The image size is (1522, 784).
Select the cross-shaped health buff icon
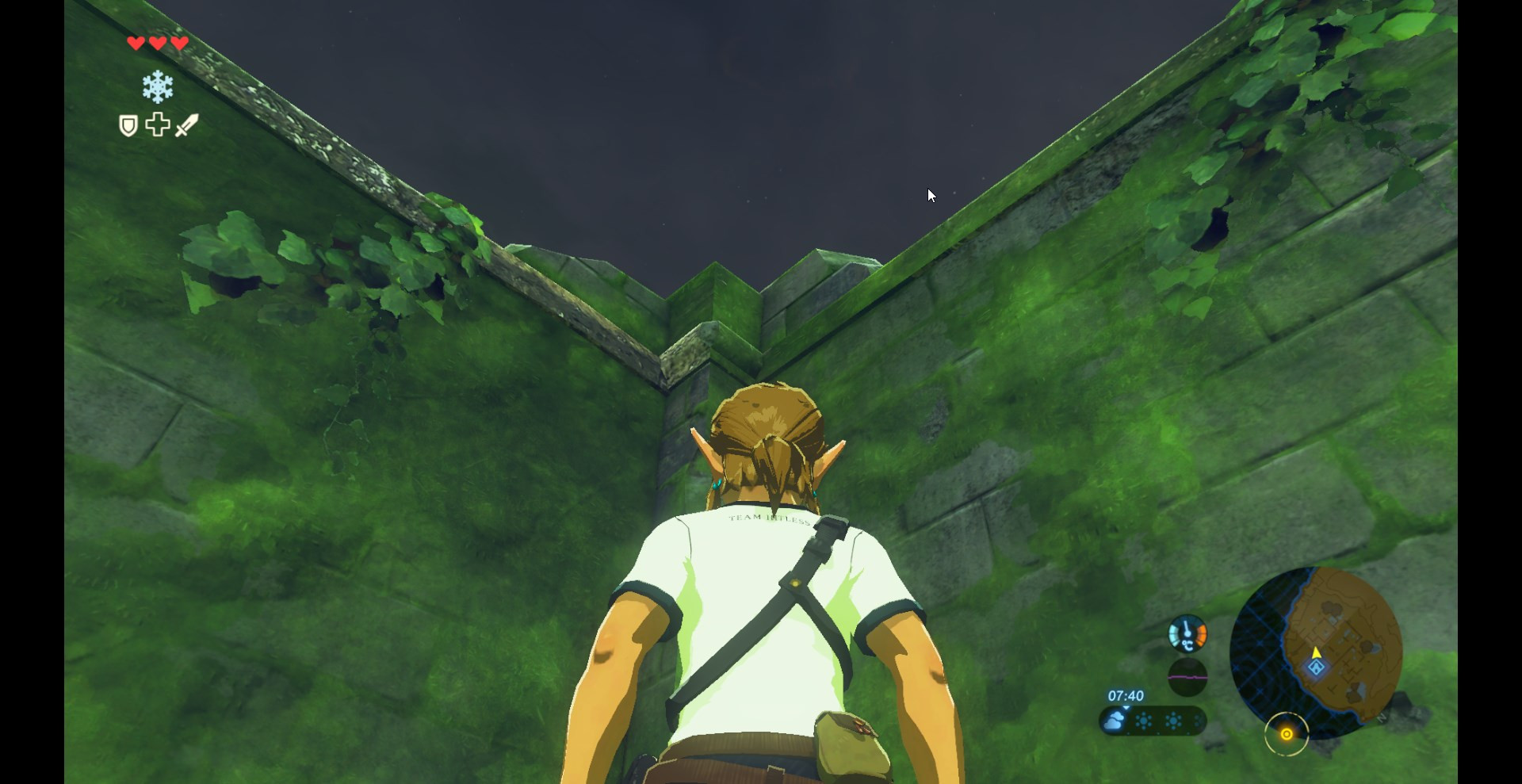(157, 124)
